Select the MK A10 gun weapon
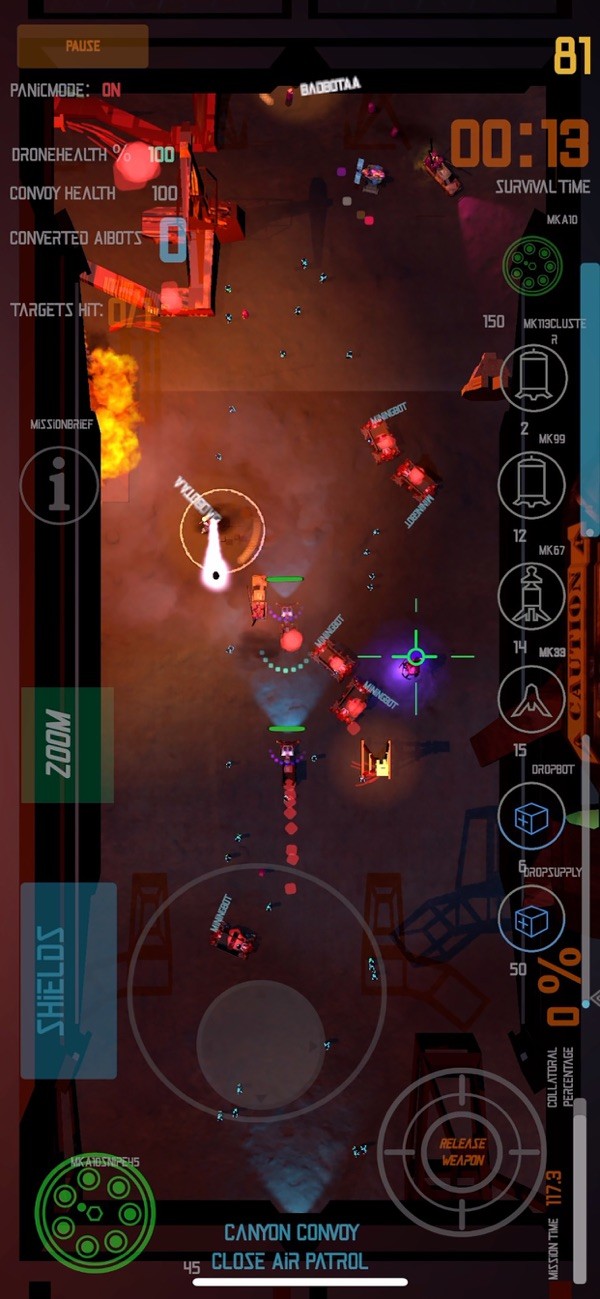This screenshot has height=1299, width=600. coord(533,265)
